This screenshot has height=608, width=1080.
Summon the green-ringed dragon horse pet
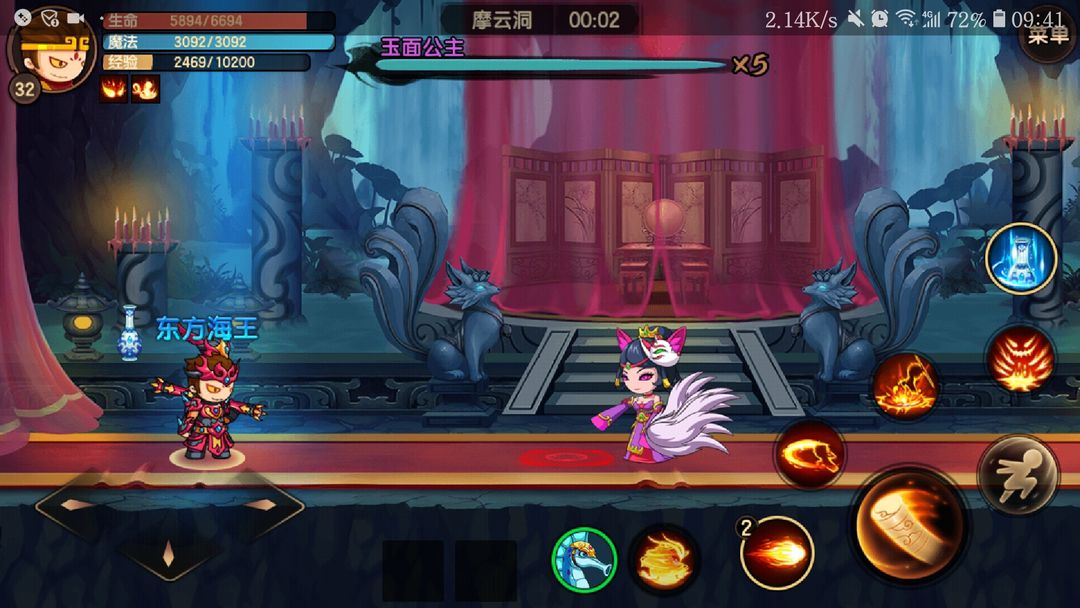584,558
